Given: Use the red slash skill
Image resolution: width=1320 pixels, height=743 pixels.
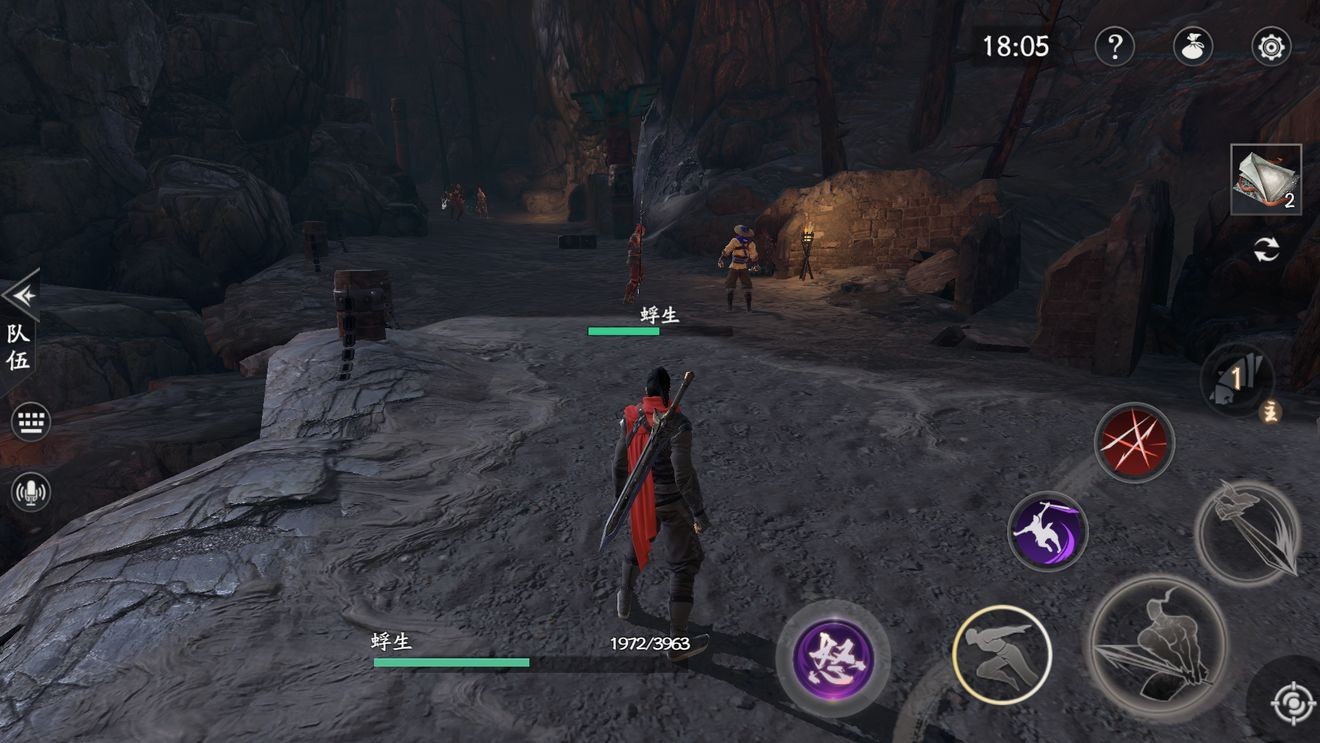Looking at the screenshot, I should coord(1133,442).
